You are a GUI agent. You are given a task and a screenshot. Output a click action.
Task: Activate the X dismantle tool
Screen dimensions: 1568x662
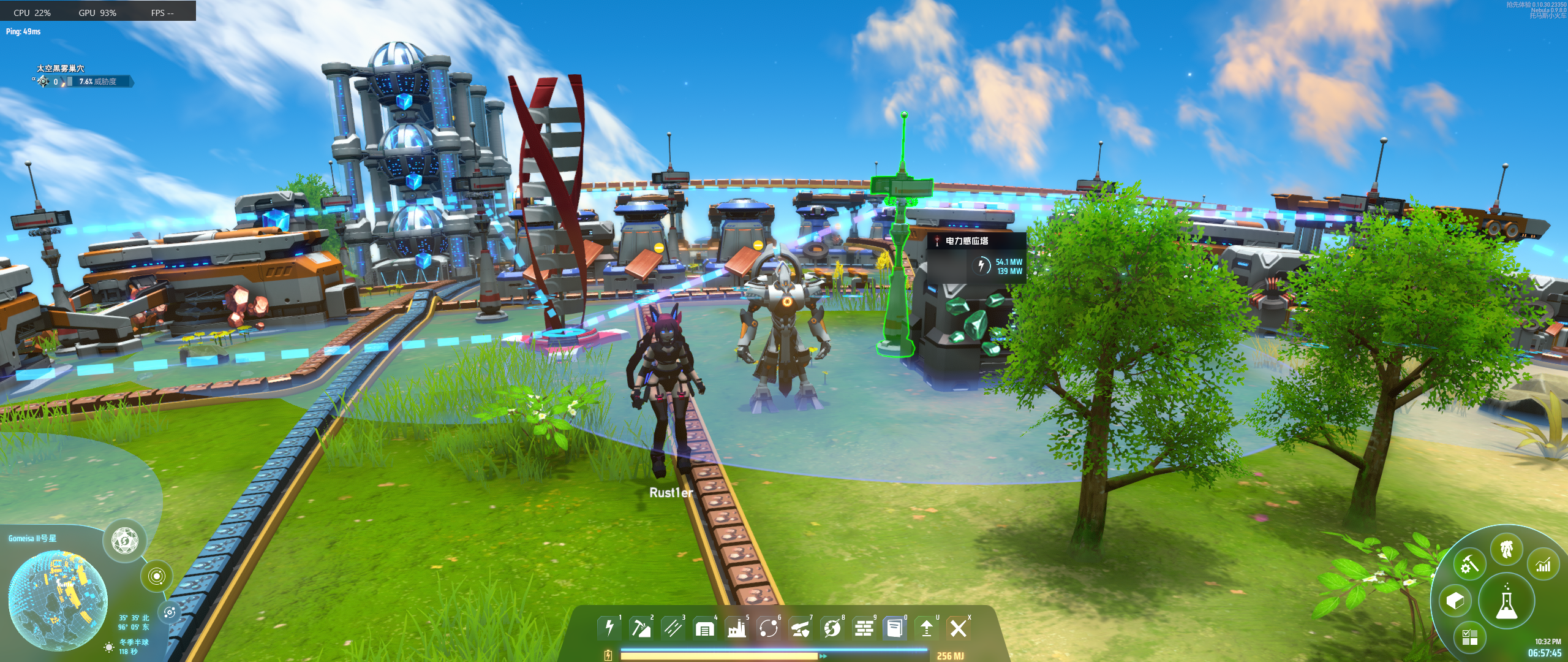click(959, 628)
